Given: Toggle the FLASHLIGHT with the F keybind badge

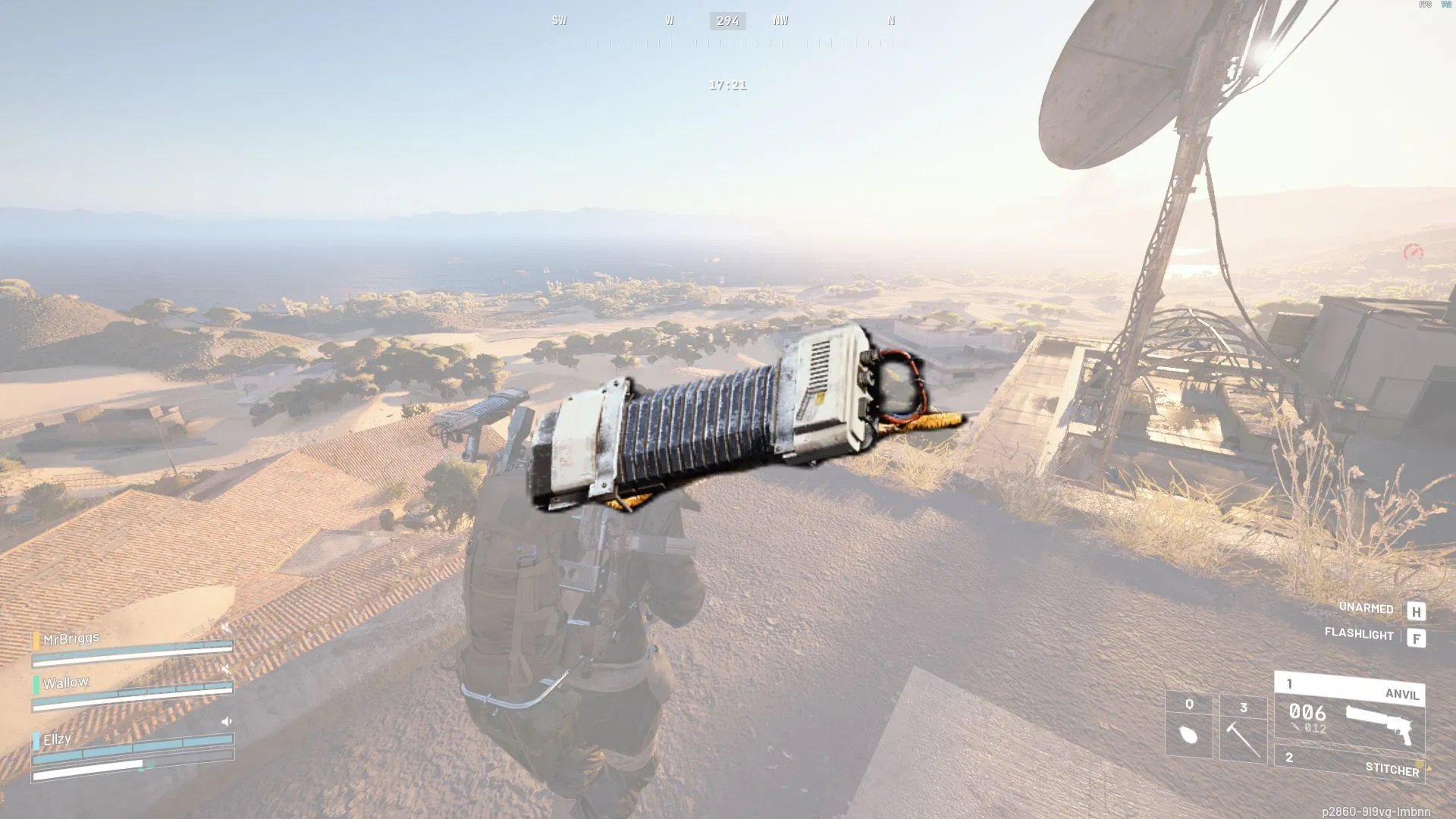Looking at the screenshot, I should tap(1417, 637).
